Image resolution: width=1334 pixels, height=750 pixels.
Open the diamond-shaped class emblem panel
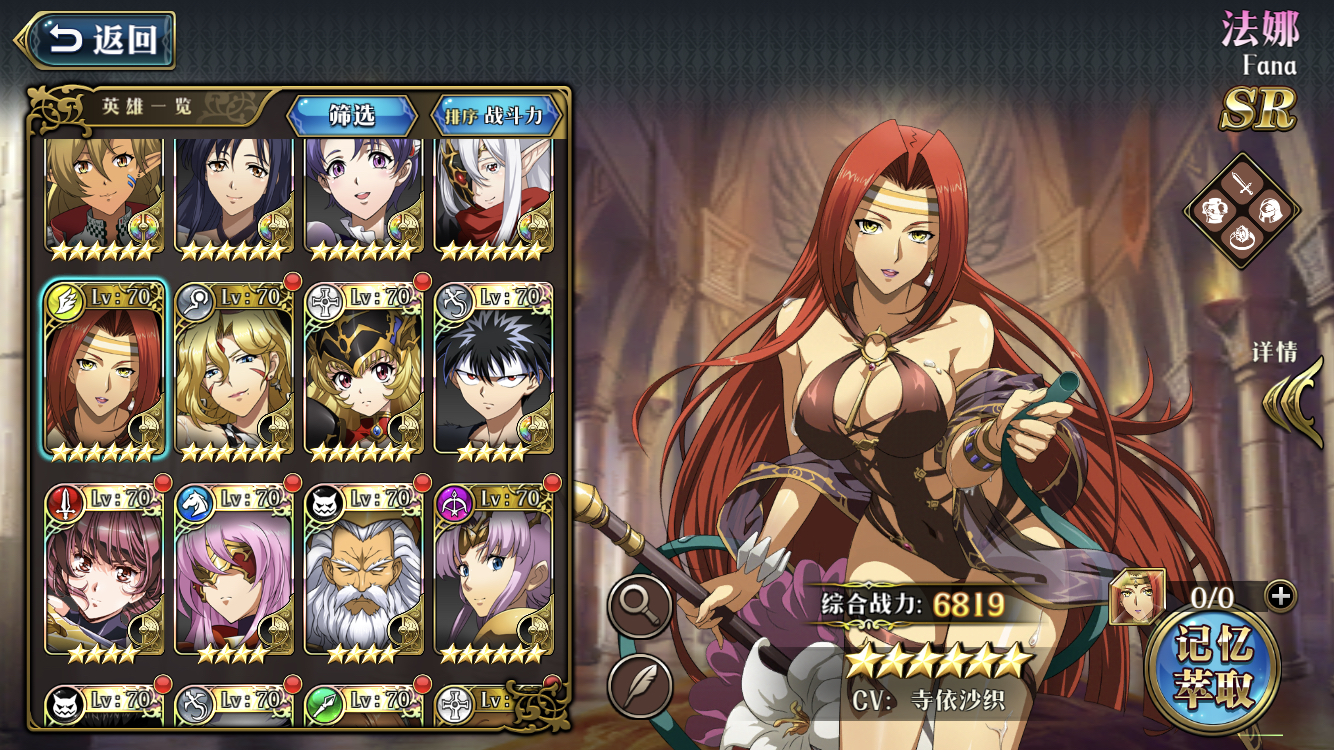point(1242,211)
